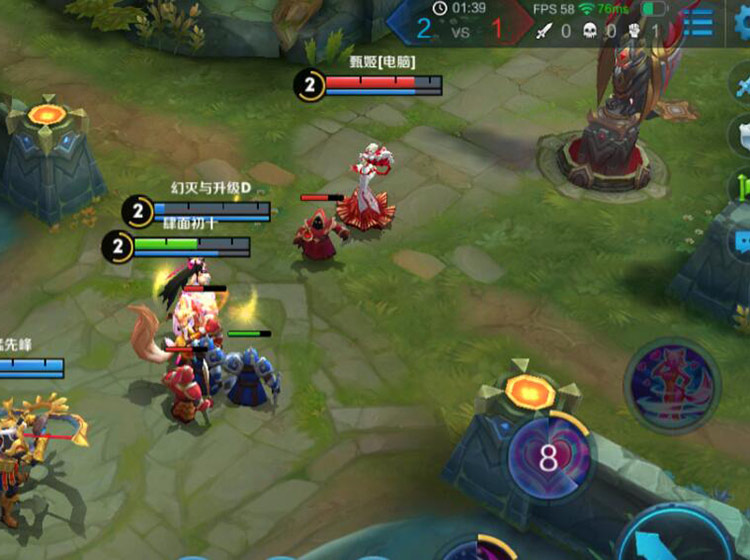Activate the heart skill showing cooldown 8

click(547, 458)
